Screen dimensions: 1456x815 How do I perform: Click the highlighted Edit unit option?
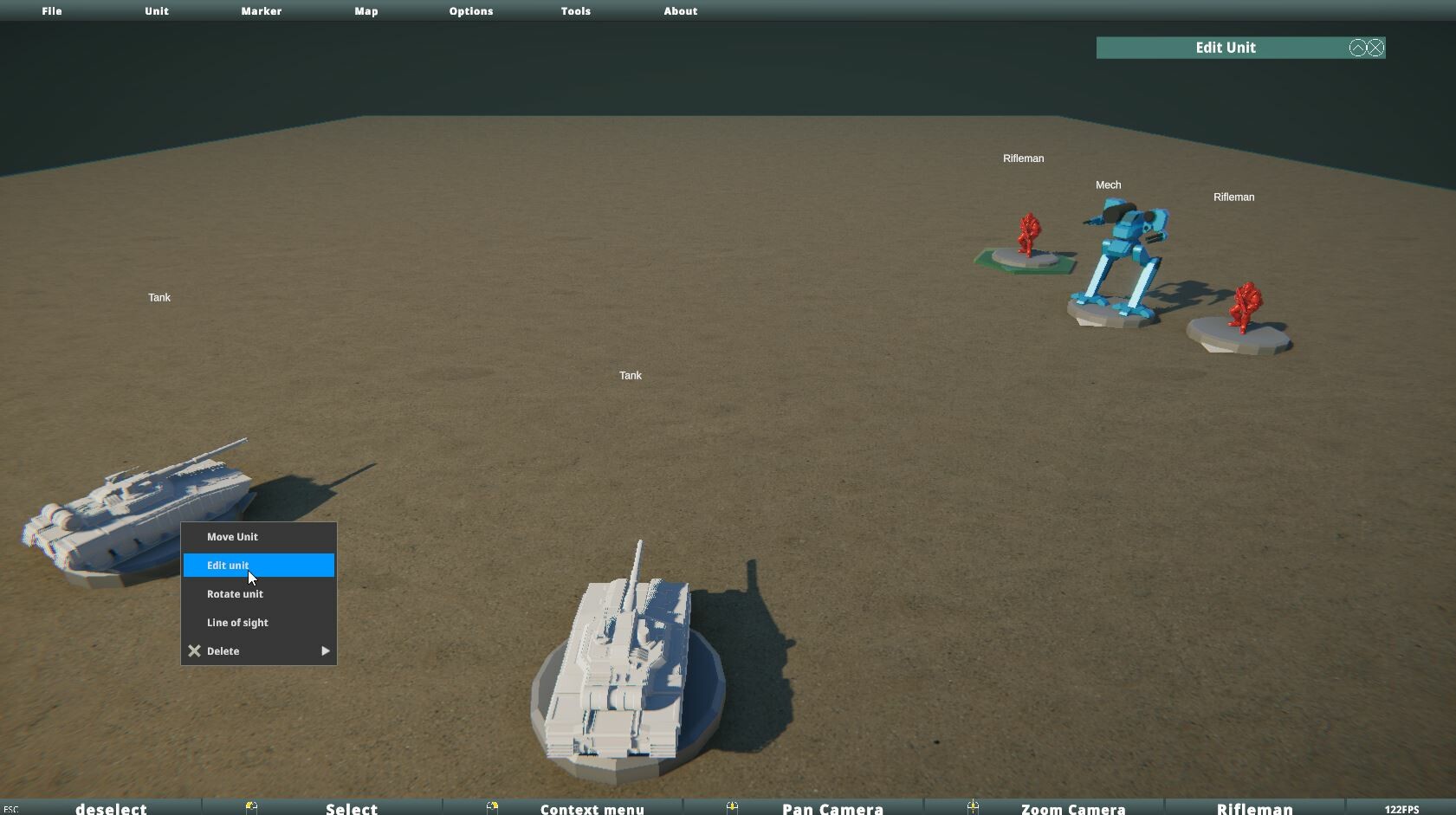pyautogui.click(x=228, y=565)
